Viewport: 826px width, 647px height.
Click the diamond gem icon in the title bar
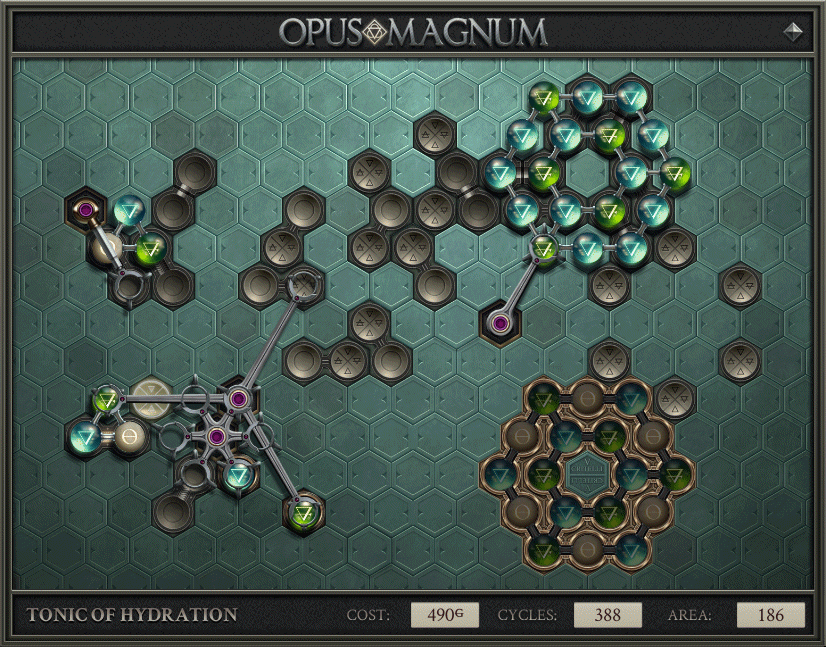[x=794, y=31]
